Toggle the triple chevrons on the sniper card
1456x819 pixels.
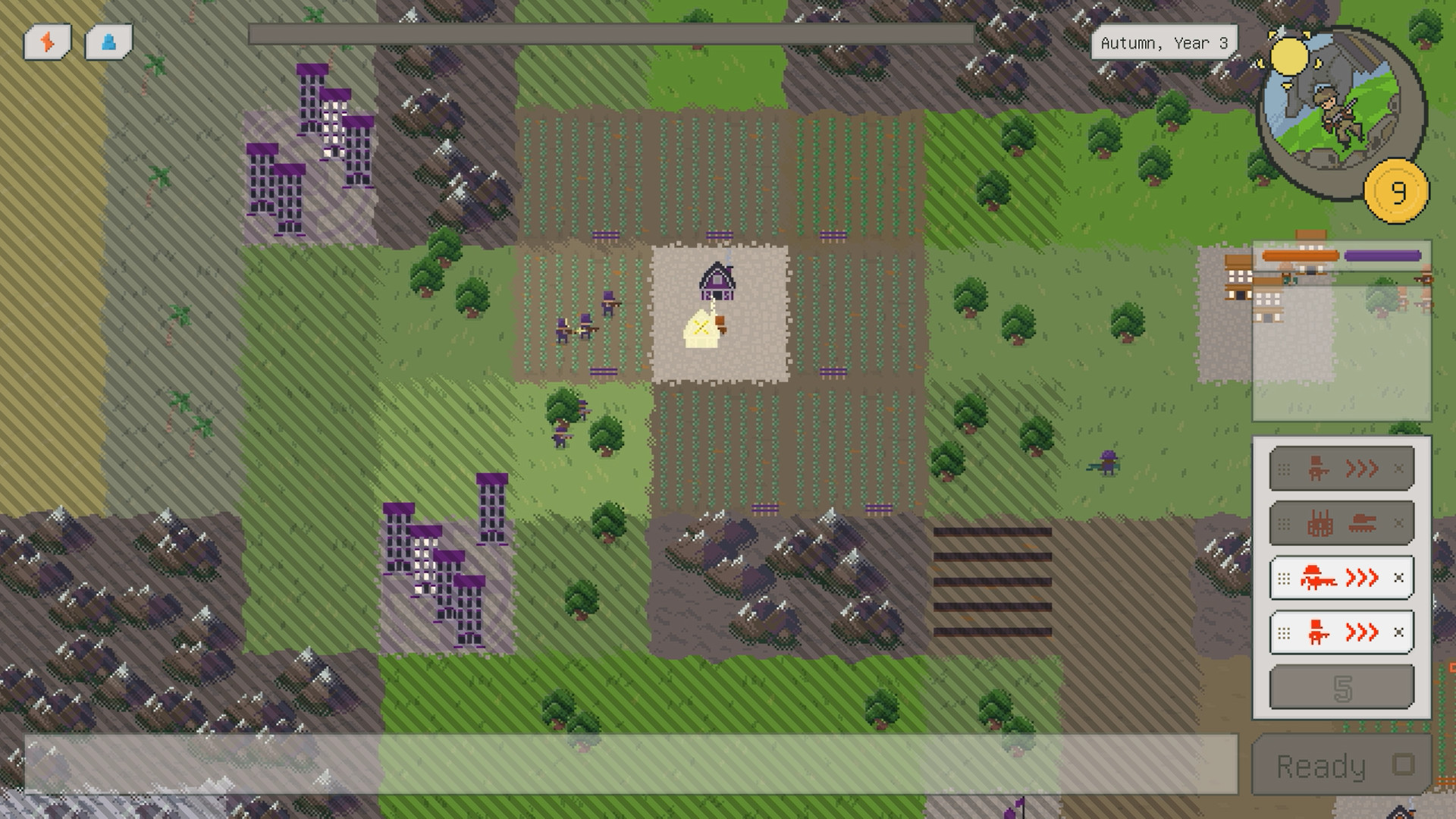point(1360,578)
